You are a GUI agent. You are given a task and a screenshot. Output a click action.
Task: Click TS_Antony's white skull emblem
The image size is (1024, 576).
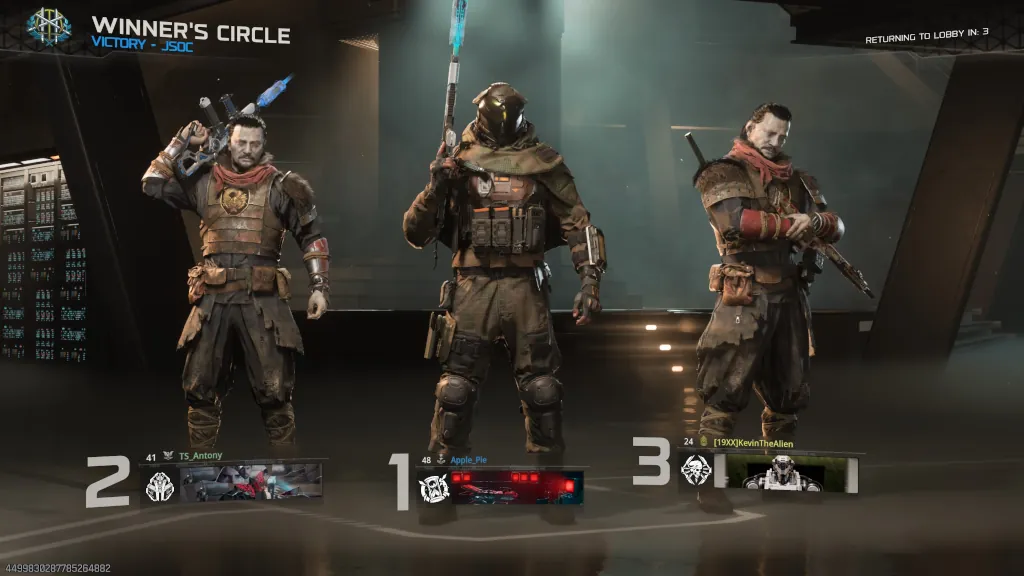(160, 486)
